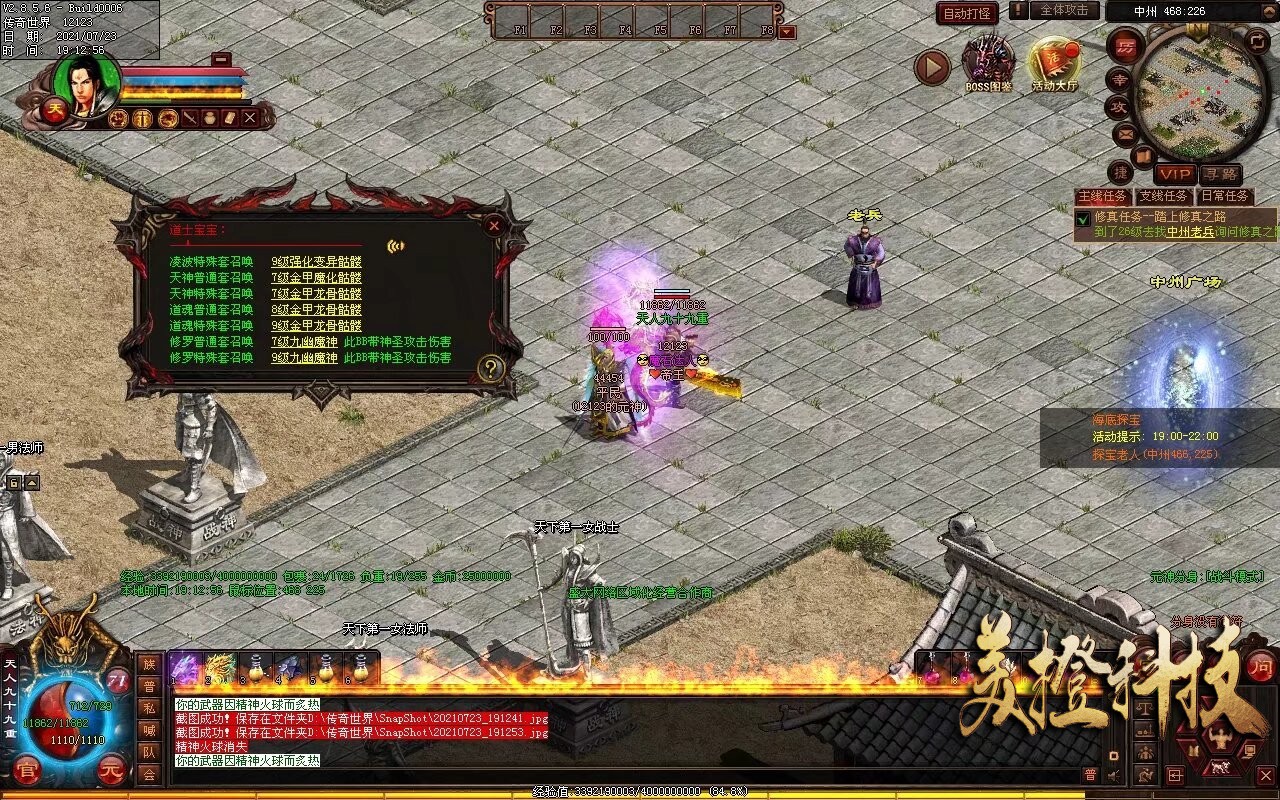Toggle the 自动打怪 auto-fight button
Screen dimensions: 1280x800
pos(967,13)
